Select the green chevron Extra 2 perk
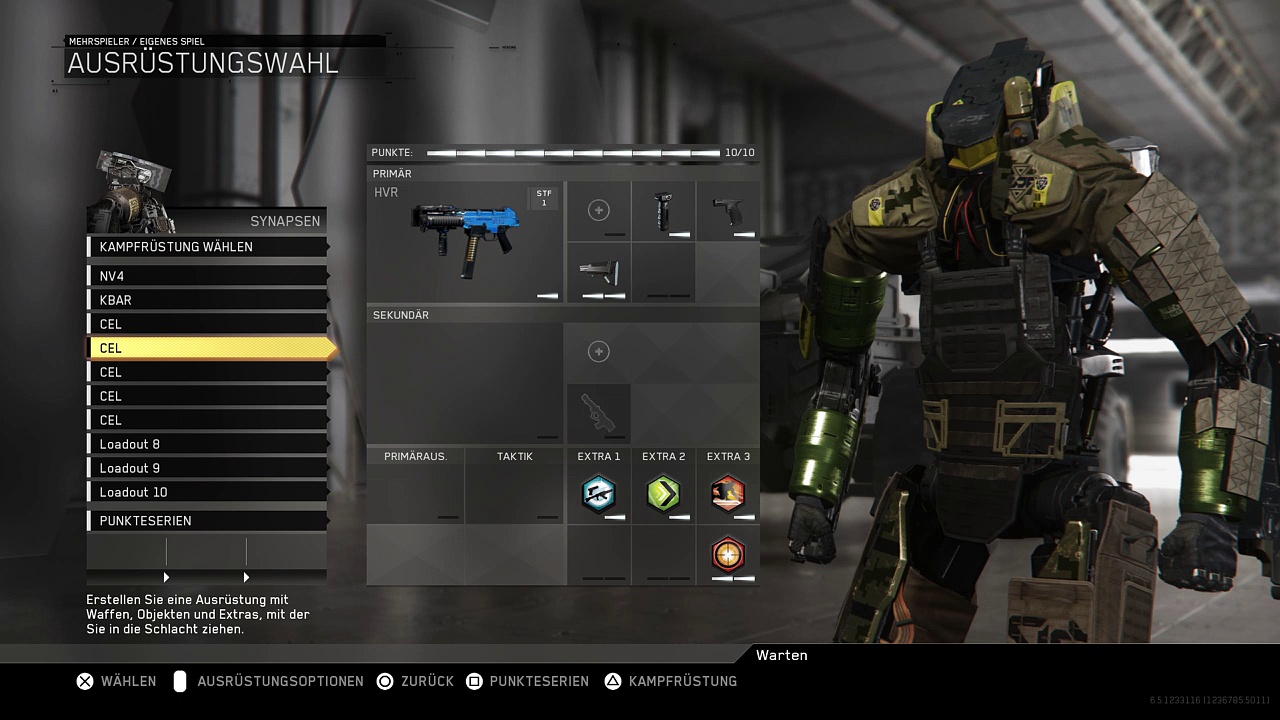1280x720 pixels. point(663,494)
